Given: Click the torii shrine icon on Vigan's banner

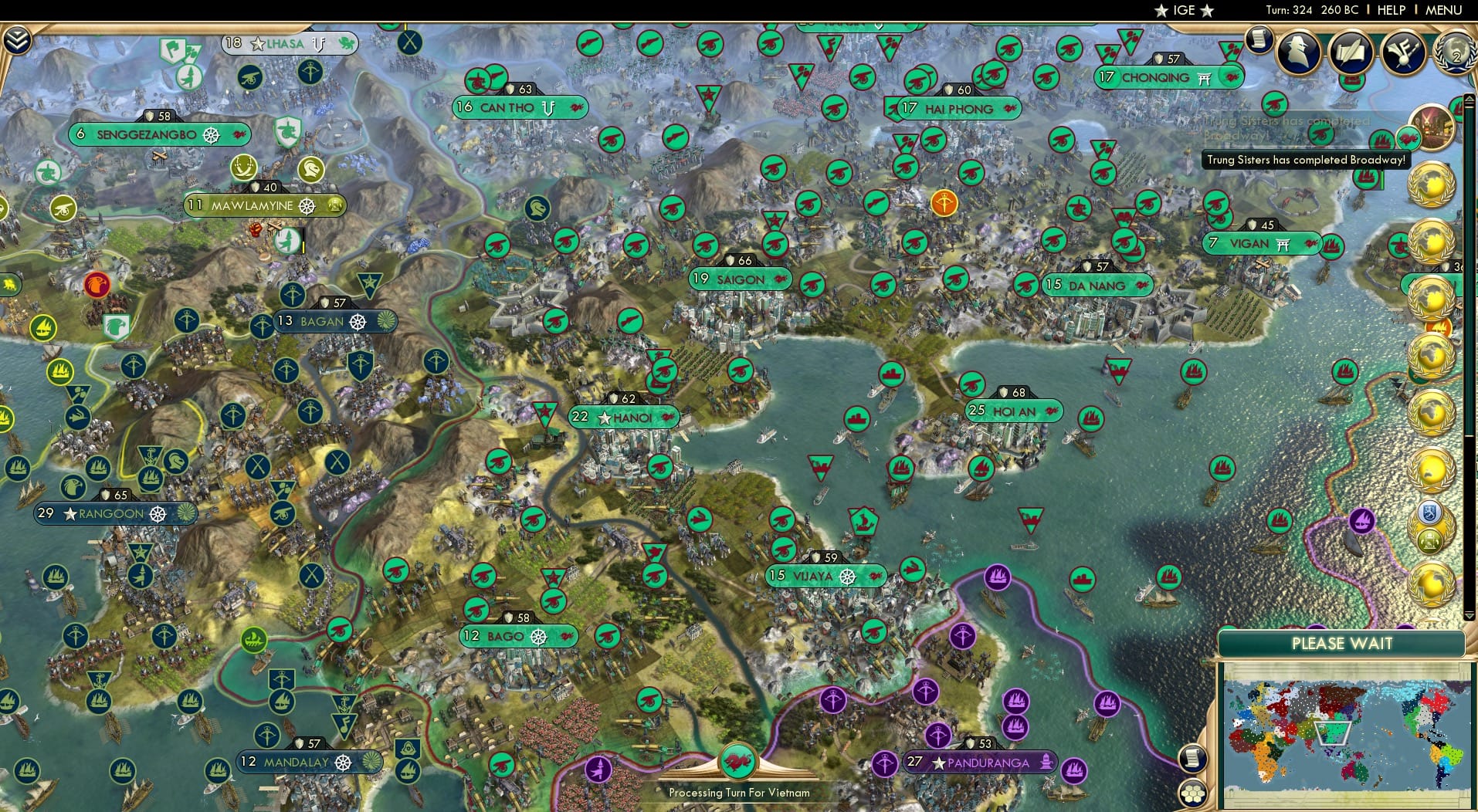Looking at the screenshot, I should click(1283, 243).
